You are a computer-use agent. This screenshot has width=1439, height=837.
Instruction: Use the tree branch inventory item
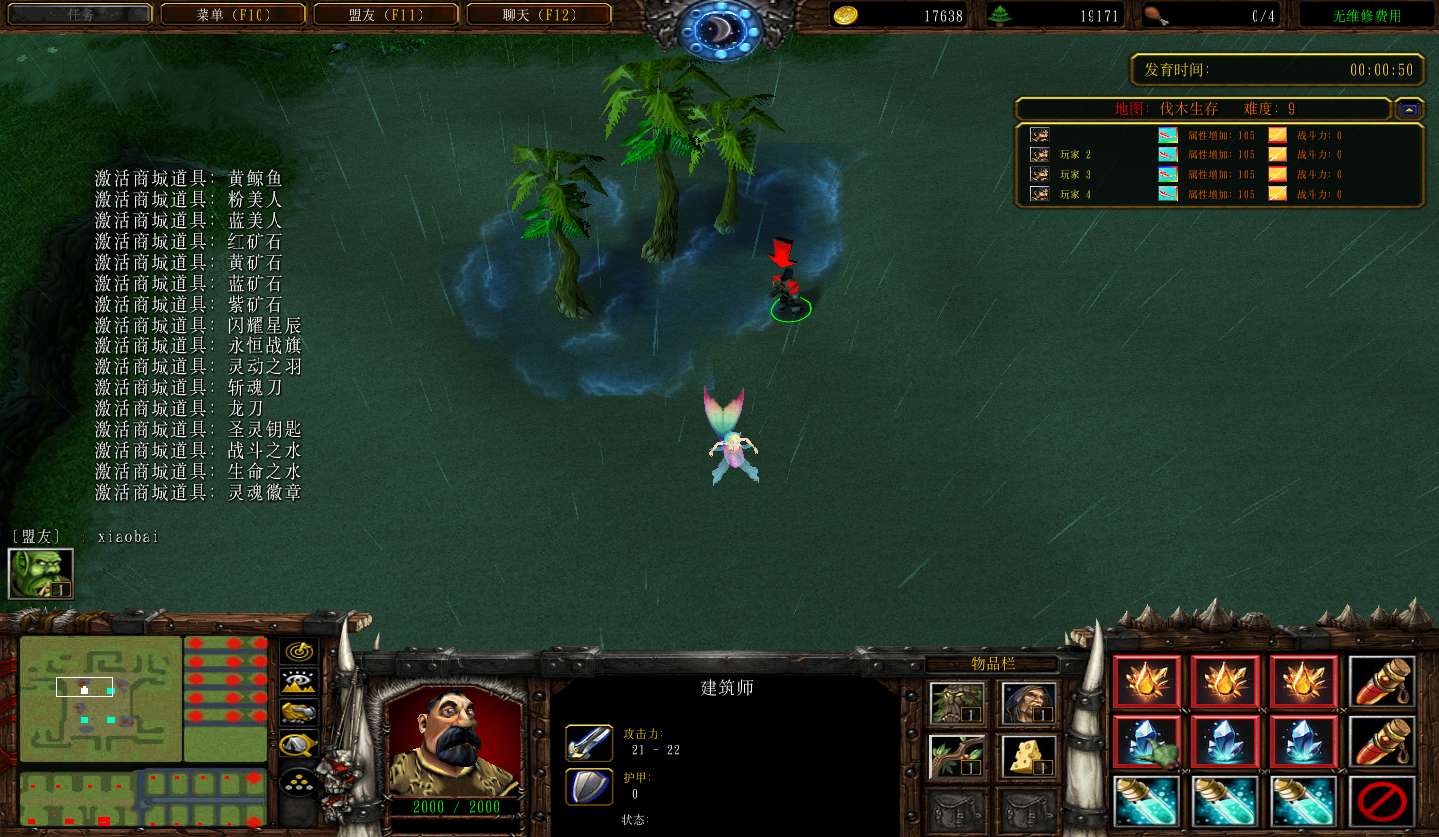click(x=957, y=756)
